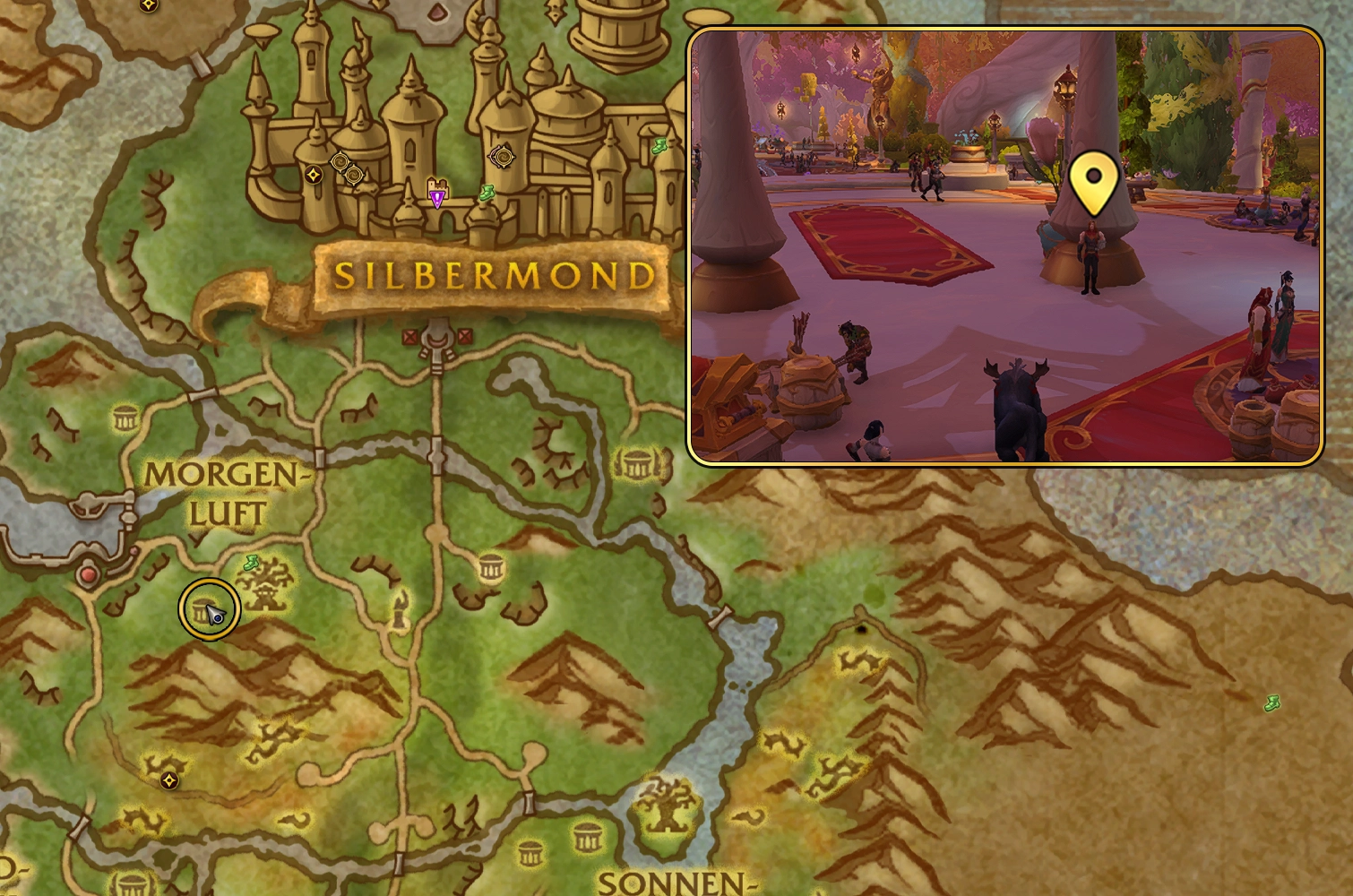Select the diamond waypoint icon in the lower left
This screenshot has height=896, width=1353.
(x=170, y=779)
